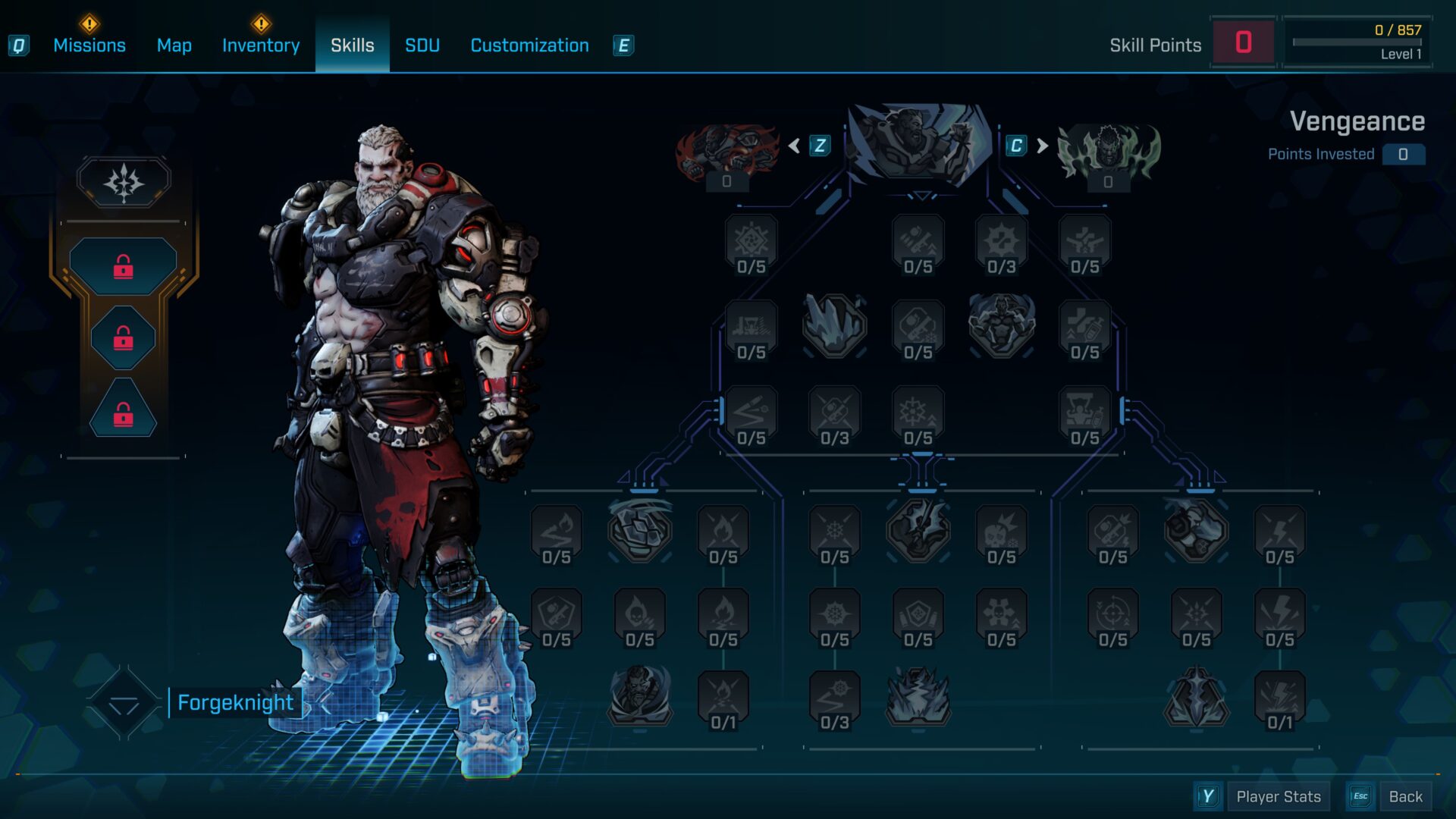The height and width of the screenshot is (819, 1456).
Task: Select the action skill emblem slot
Action: pos(124,182)
